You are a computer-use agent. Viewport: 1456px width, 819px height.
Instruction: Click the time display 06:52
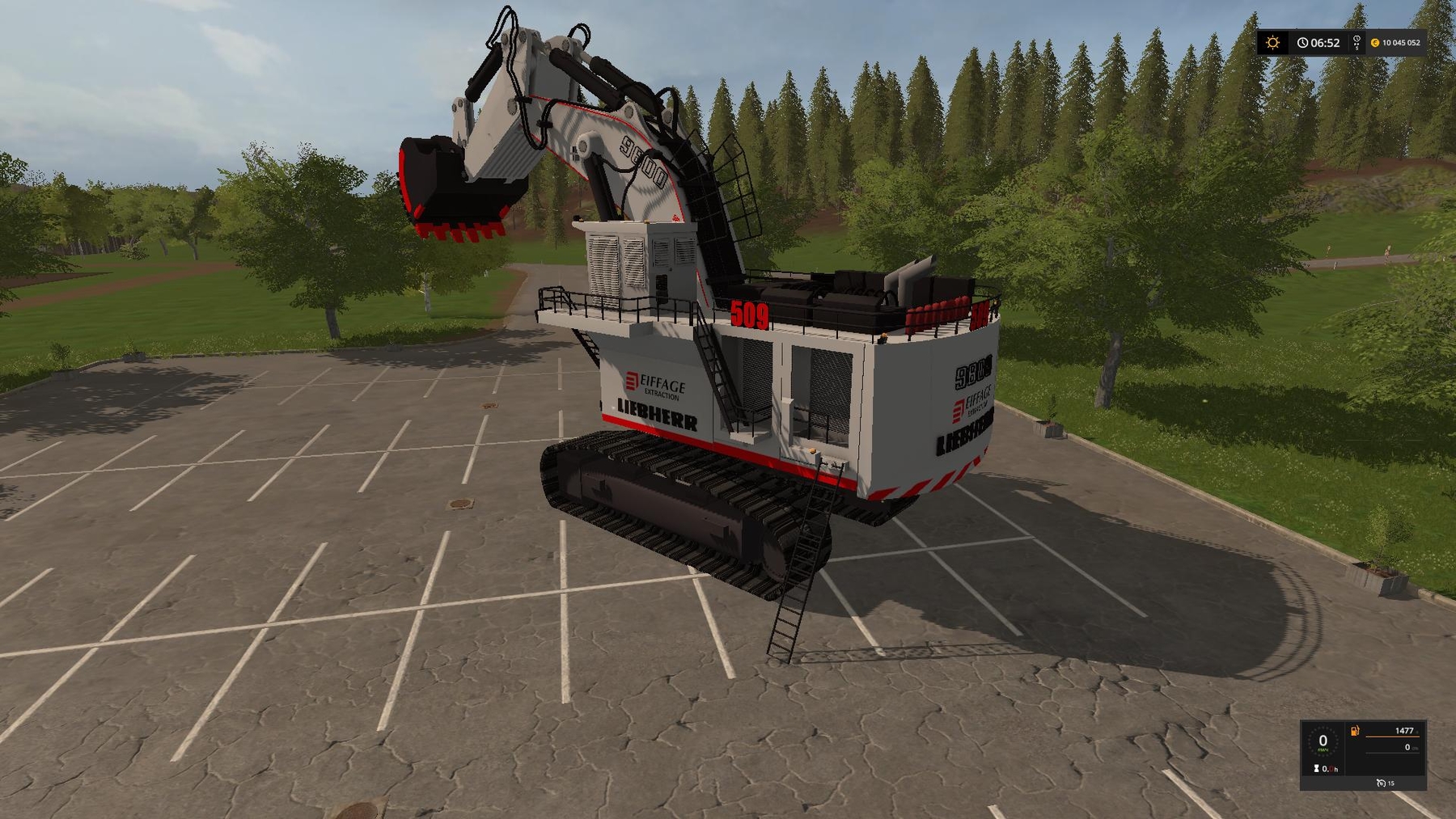click(1325, 43)
